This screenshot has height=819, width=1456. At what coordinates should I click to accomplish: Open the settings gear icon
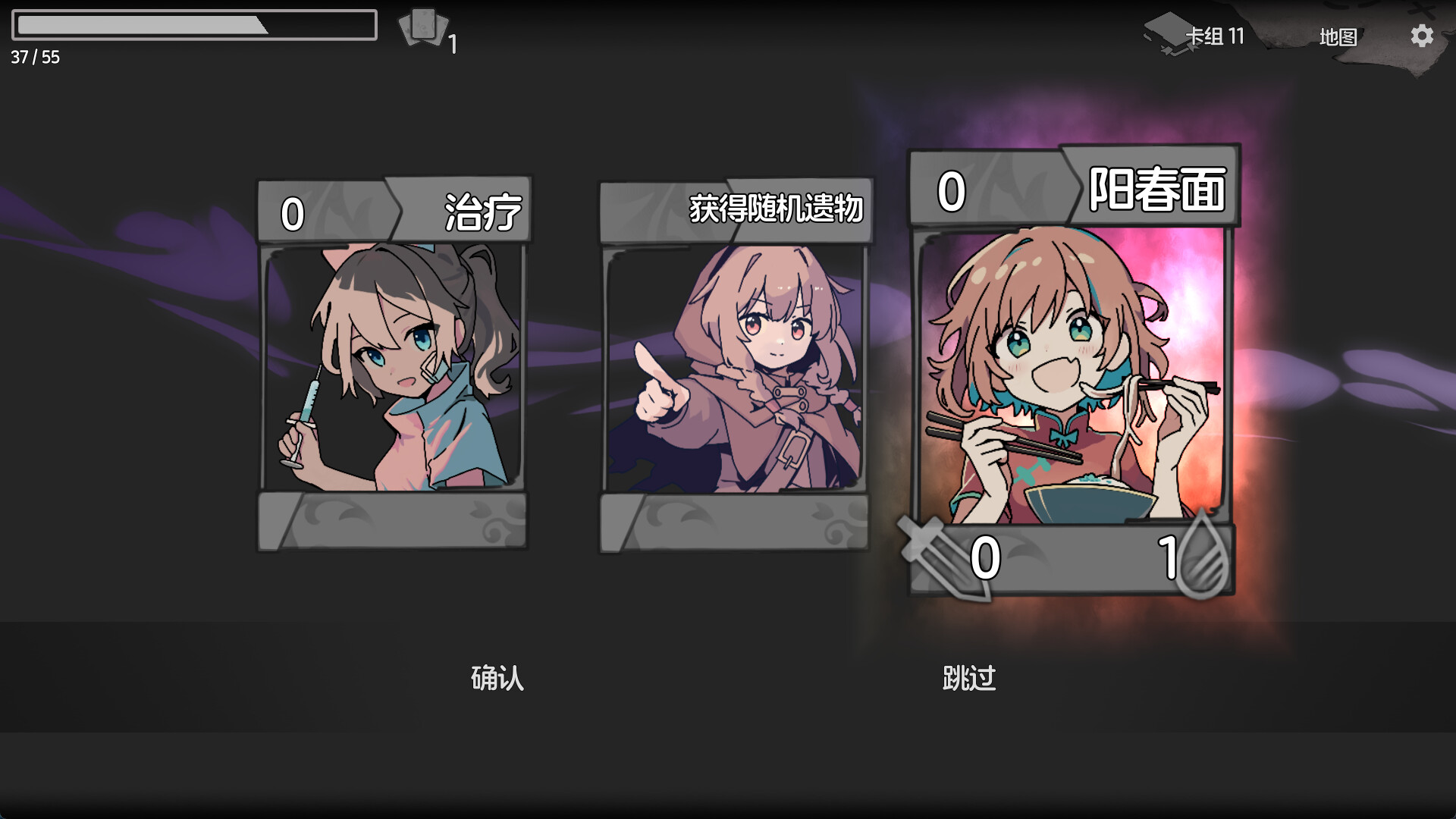(1422, 36)
